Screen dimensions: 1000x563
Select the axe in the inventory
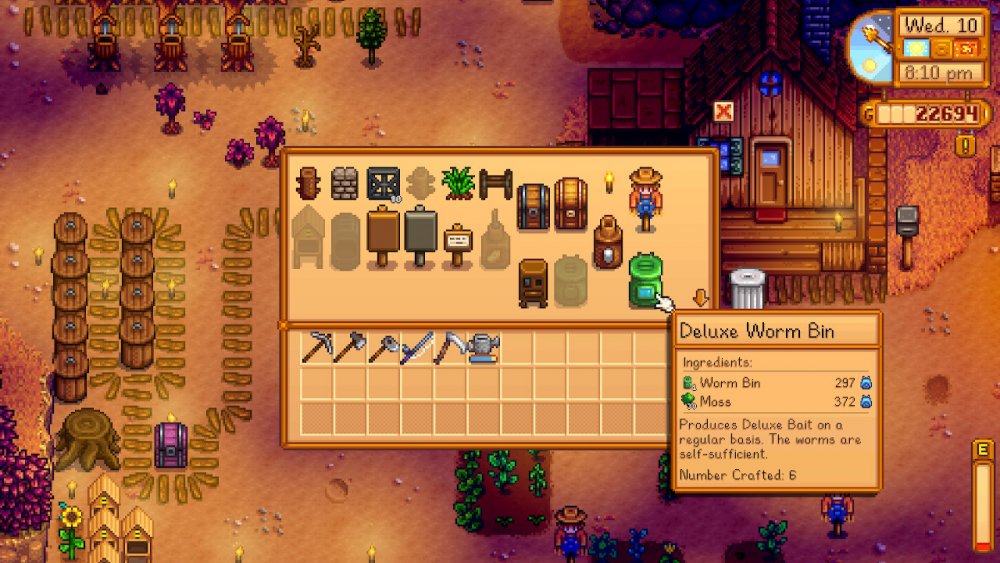349,348
